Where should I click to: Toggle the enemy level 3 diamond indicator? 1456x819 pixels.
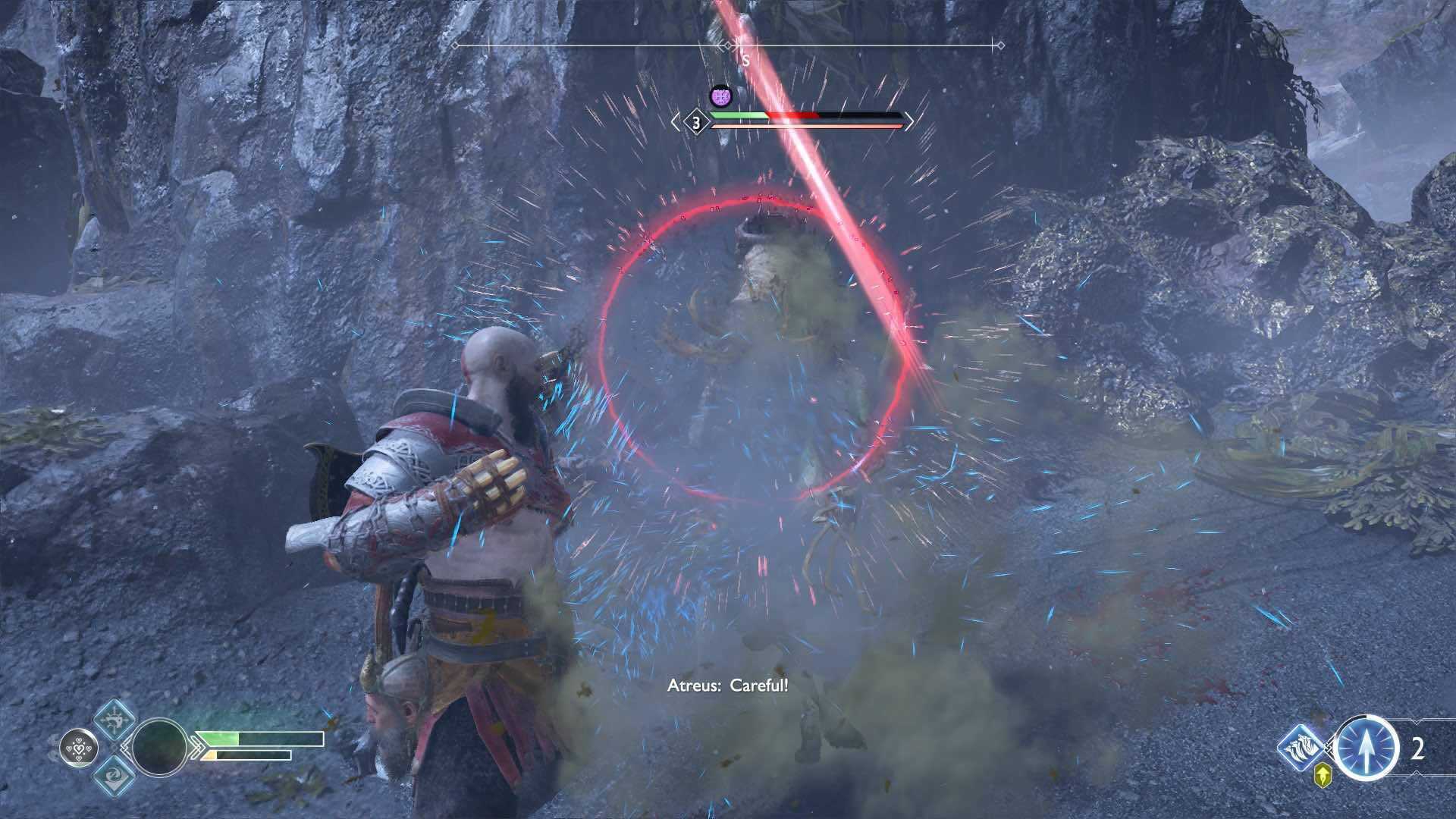[695, 120]
